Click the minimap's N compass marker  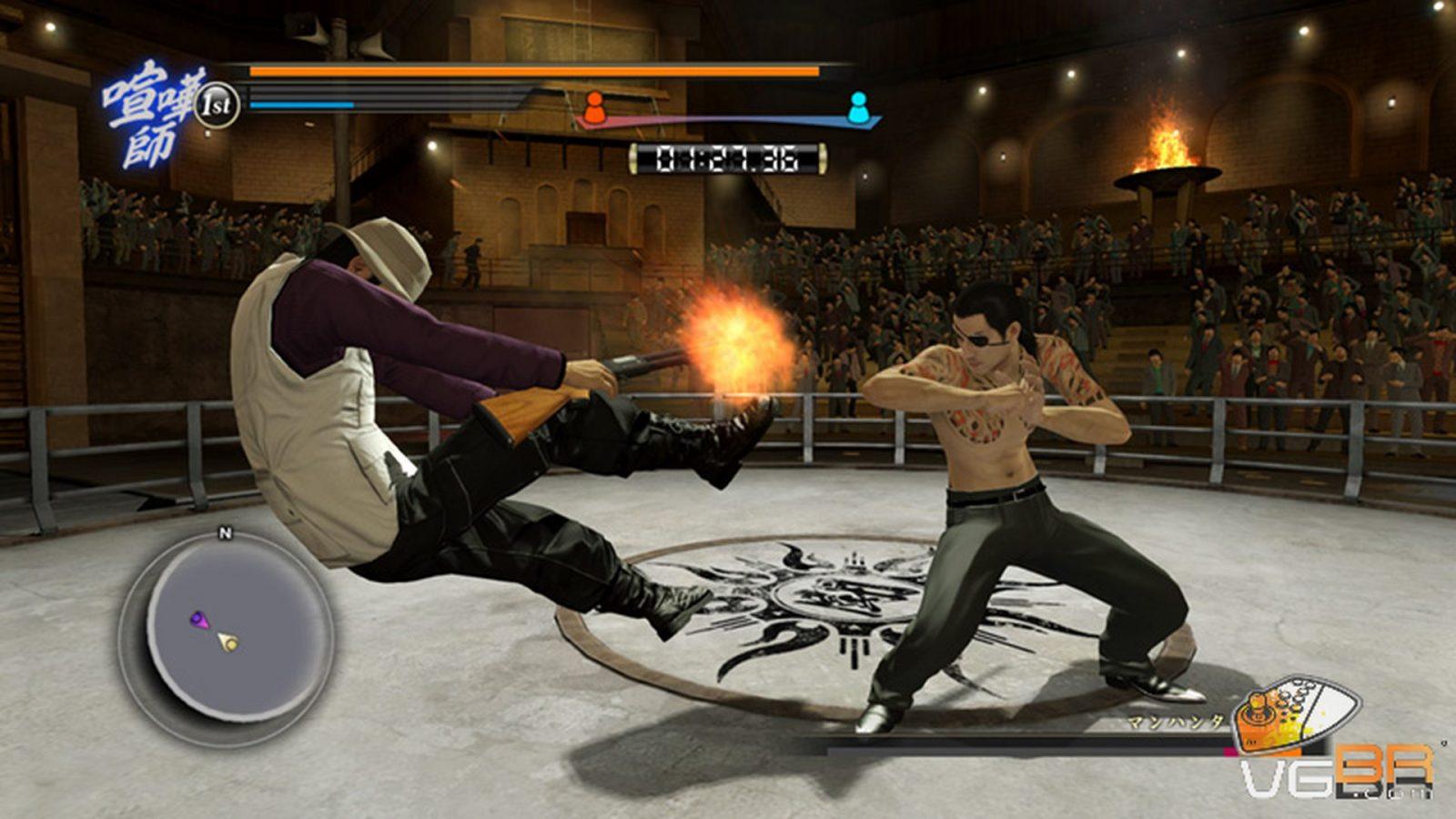click(x=226, y=534)
